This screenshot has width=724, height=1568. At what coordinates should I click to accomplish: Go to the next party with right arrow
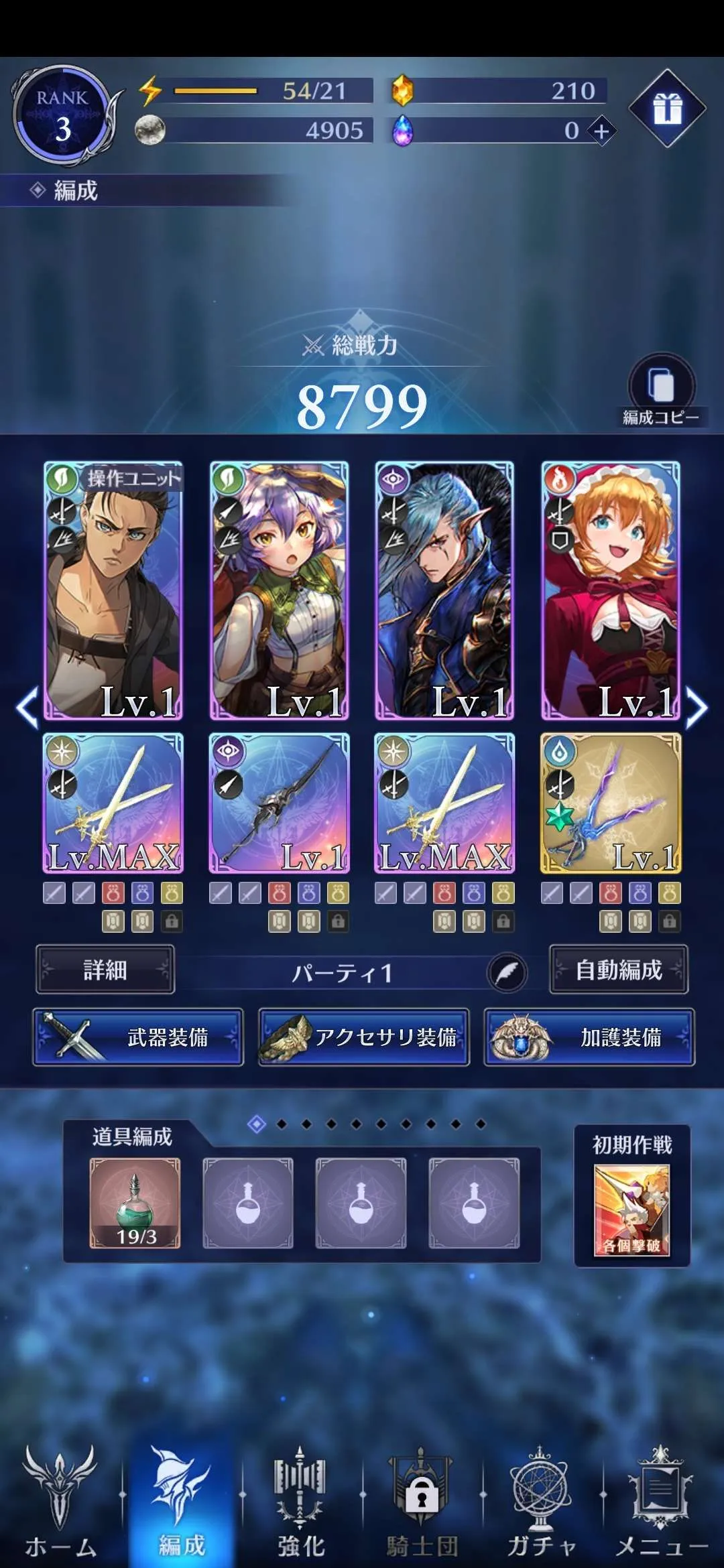pyautogui.click(x=697, y=708)
